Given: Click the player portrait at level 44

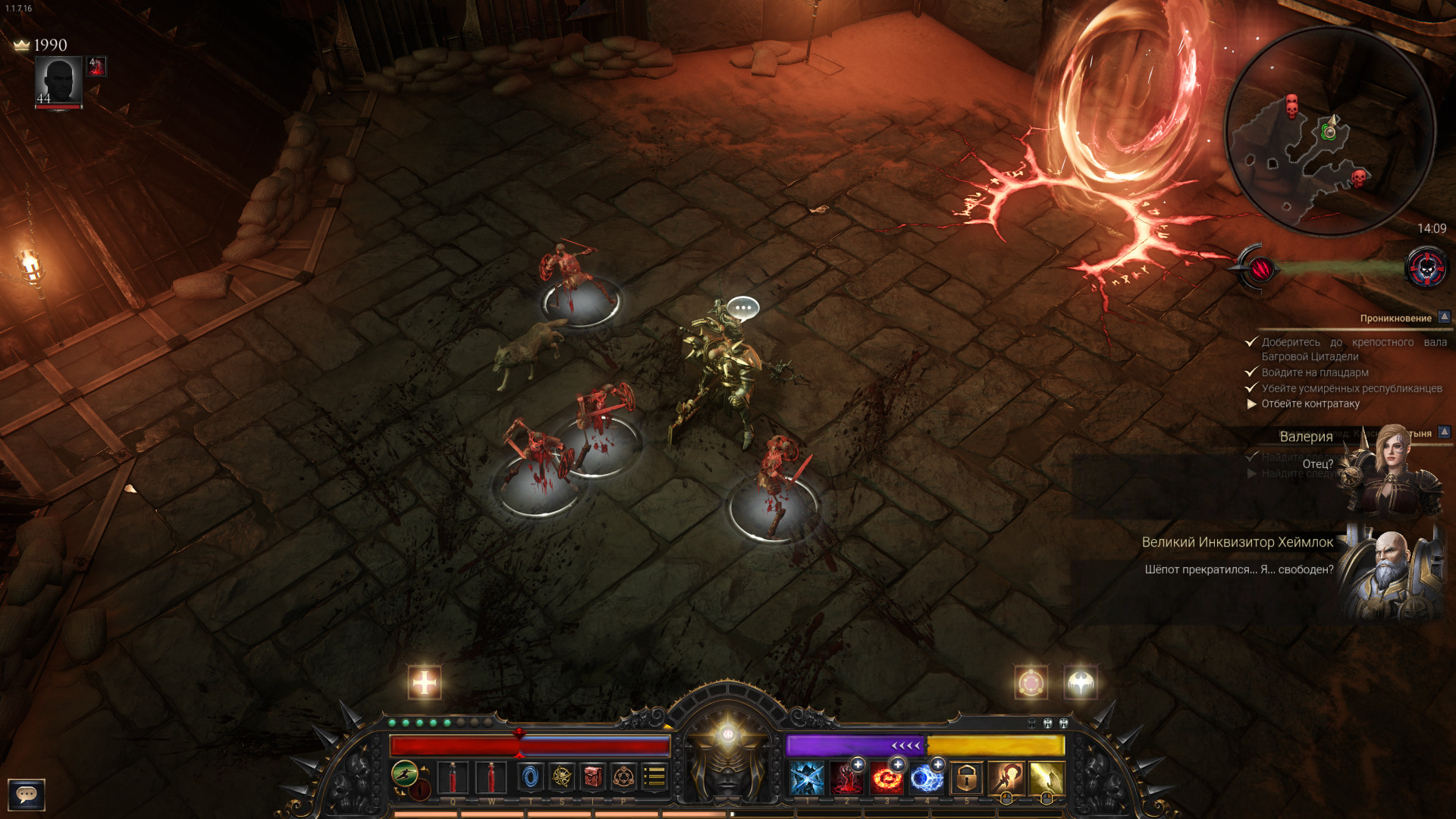Looking at the screenshot, I should 58,82.
